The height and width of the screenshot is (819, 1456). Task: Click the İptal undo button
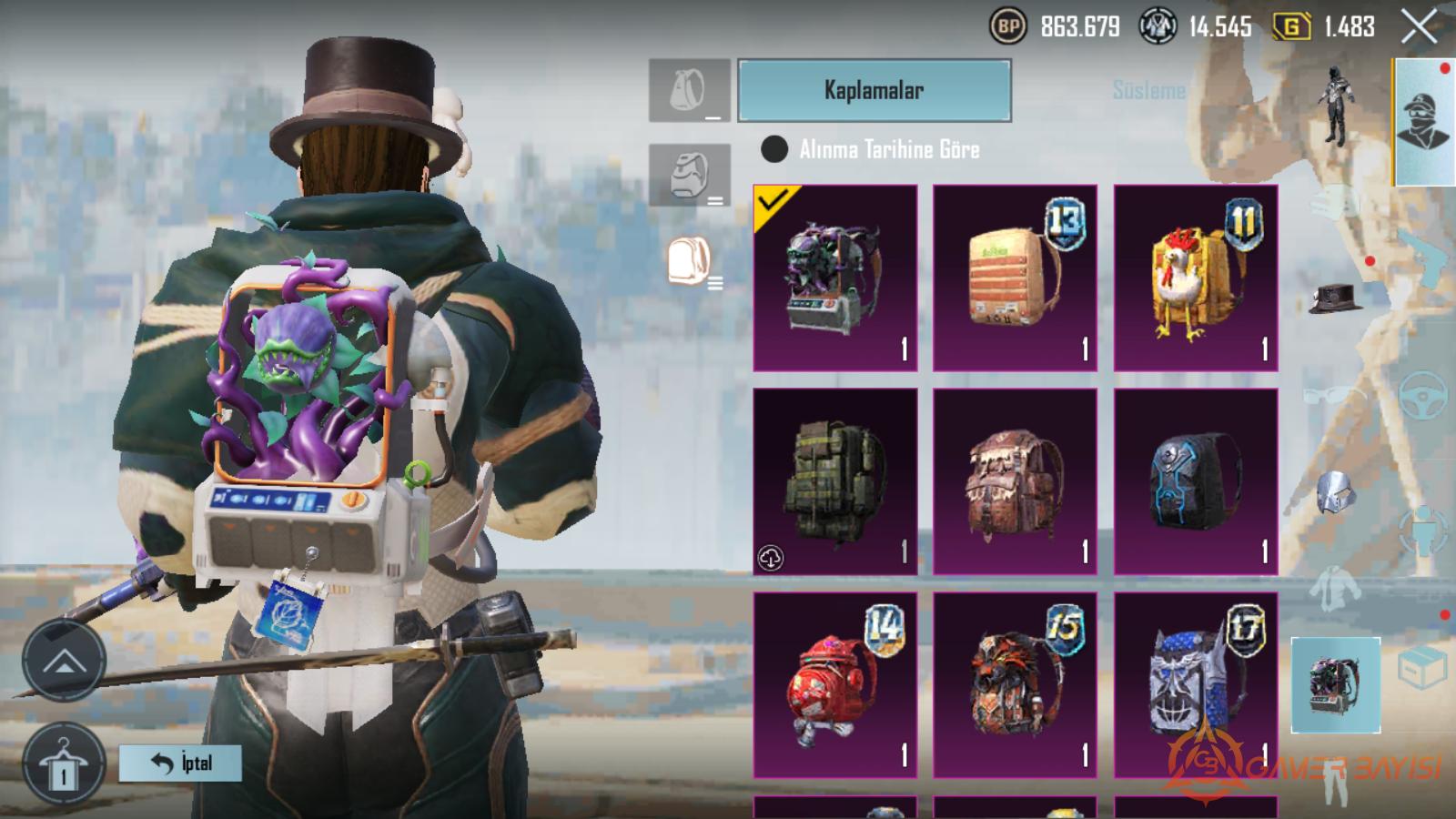181,763
